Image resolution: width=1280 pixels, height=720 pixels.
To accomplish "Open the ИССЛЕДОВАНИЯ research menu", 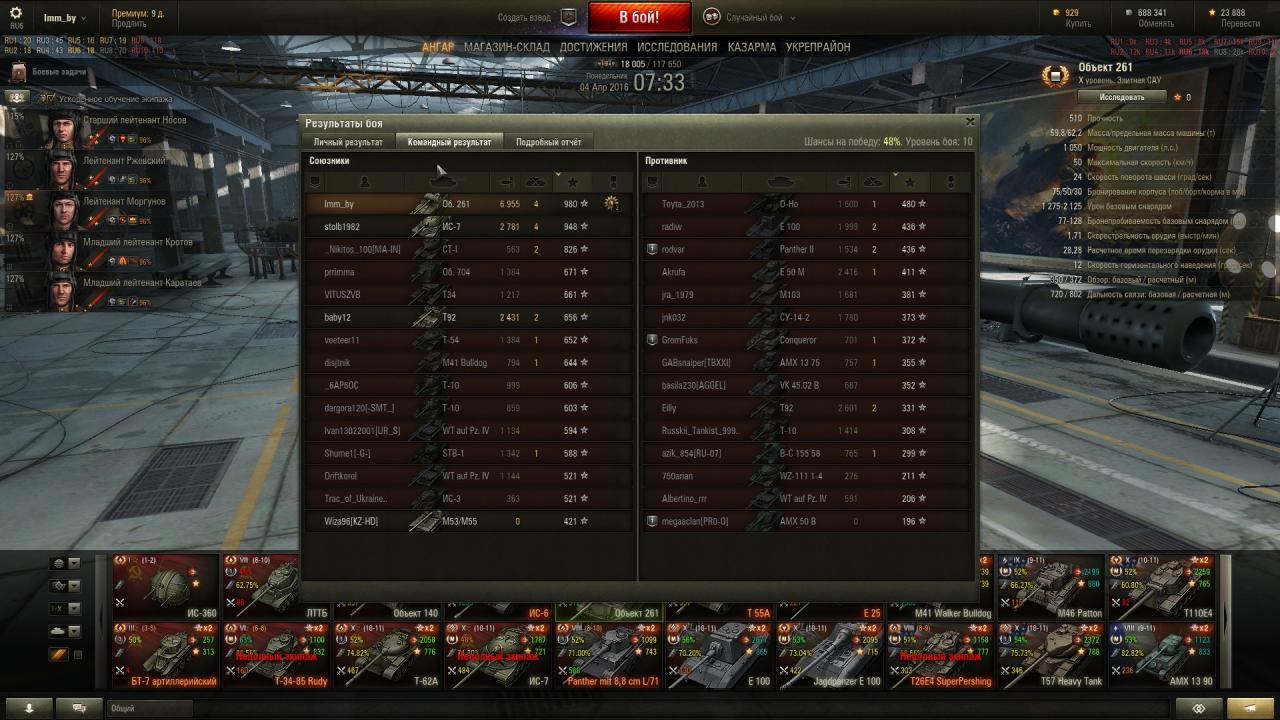I will pos(677,47).
